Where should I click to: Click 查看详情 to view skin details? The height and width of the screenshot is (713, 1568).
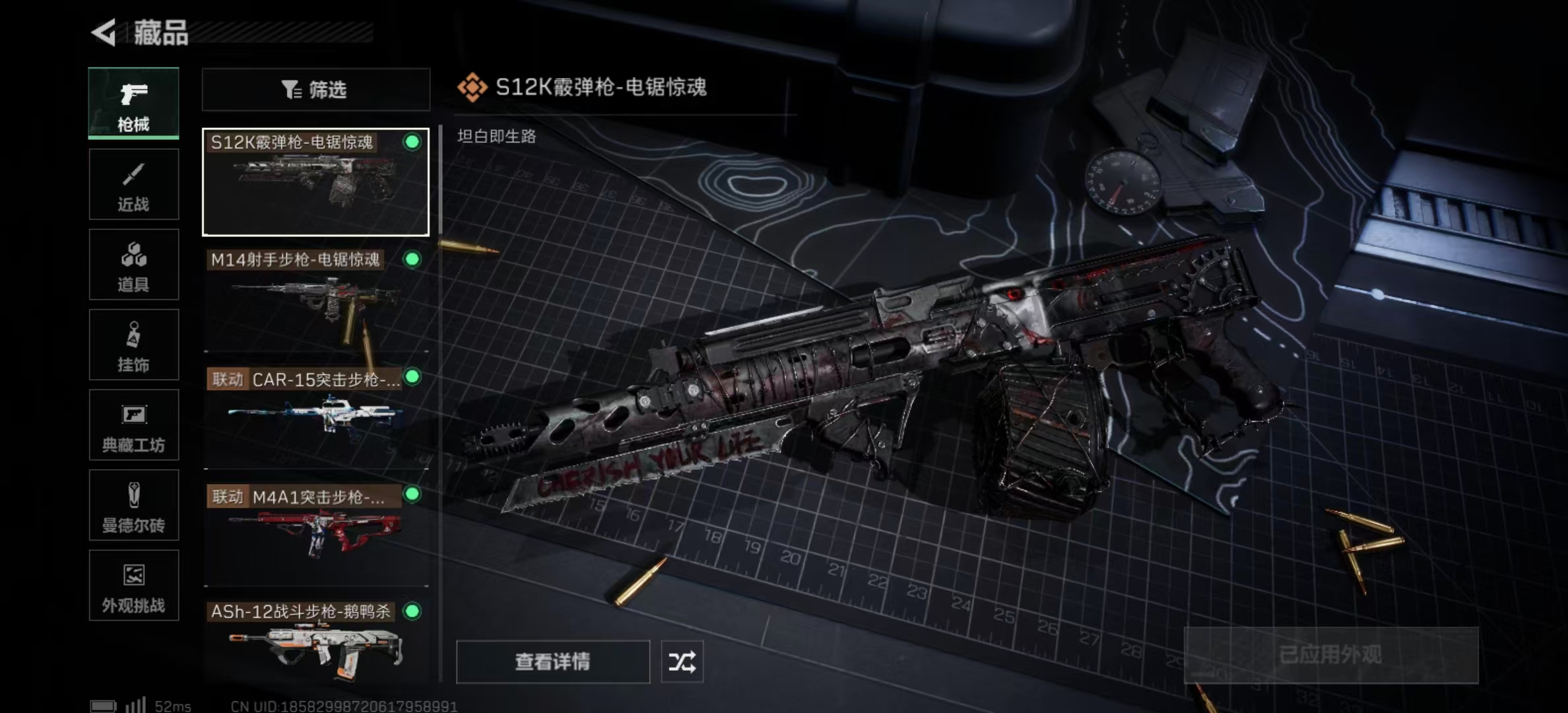(552, 662)
